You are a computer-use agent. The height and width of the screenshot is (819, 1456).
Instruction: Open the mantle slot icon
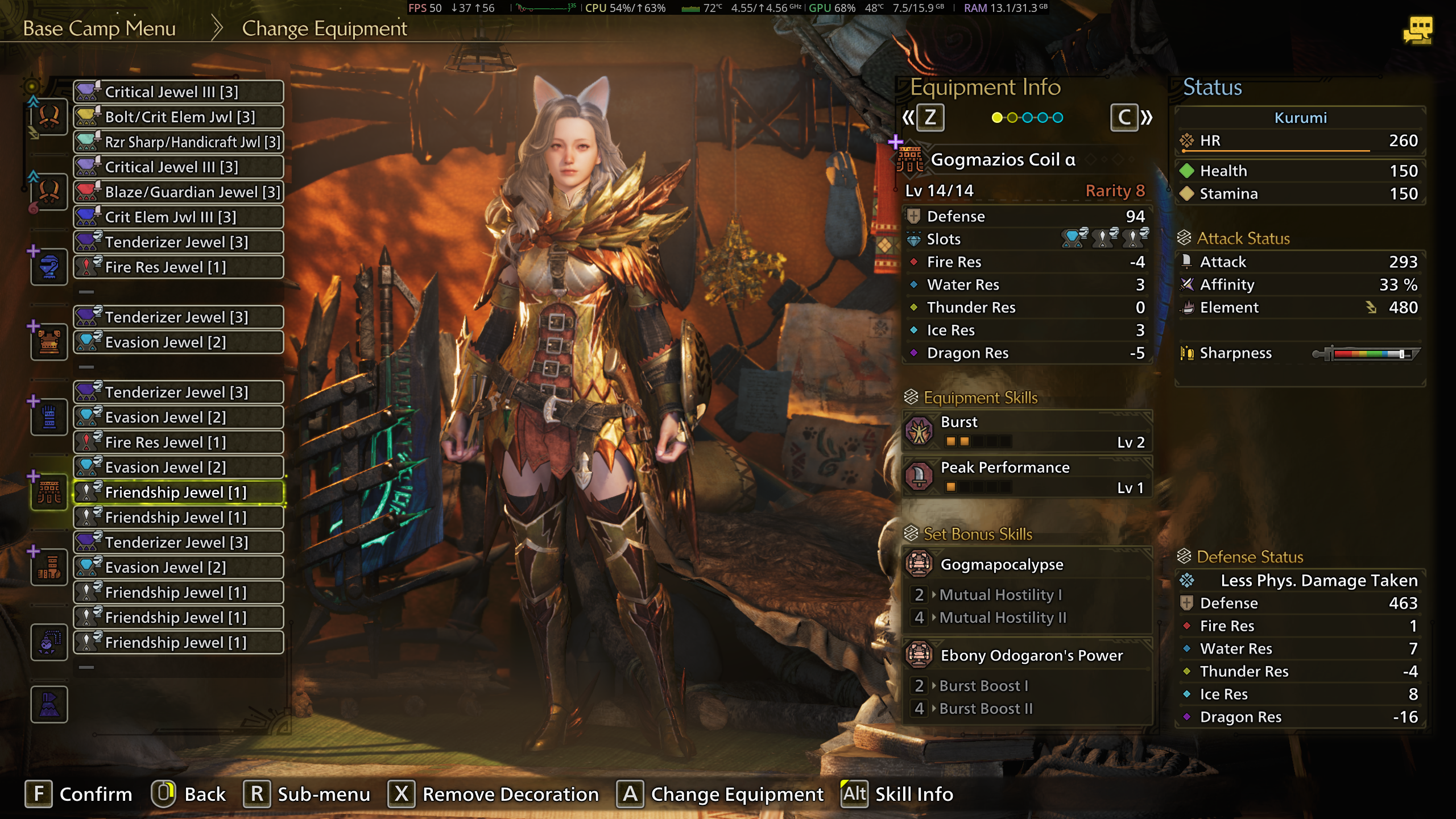[49, 705]
